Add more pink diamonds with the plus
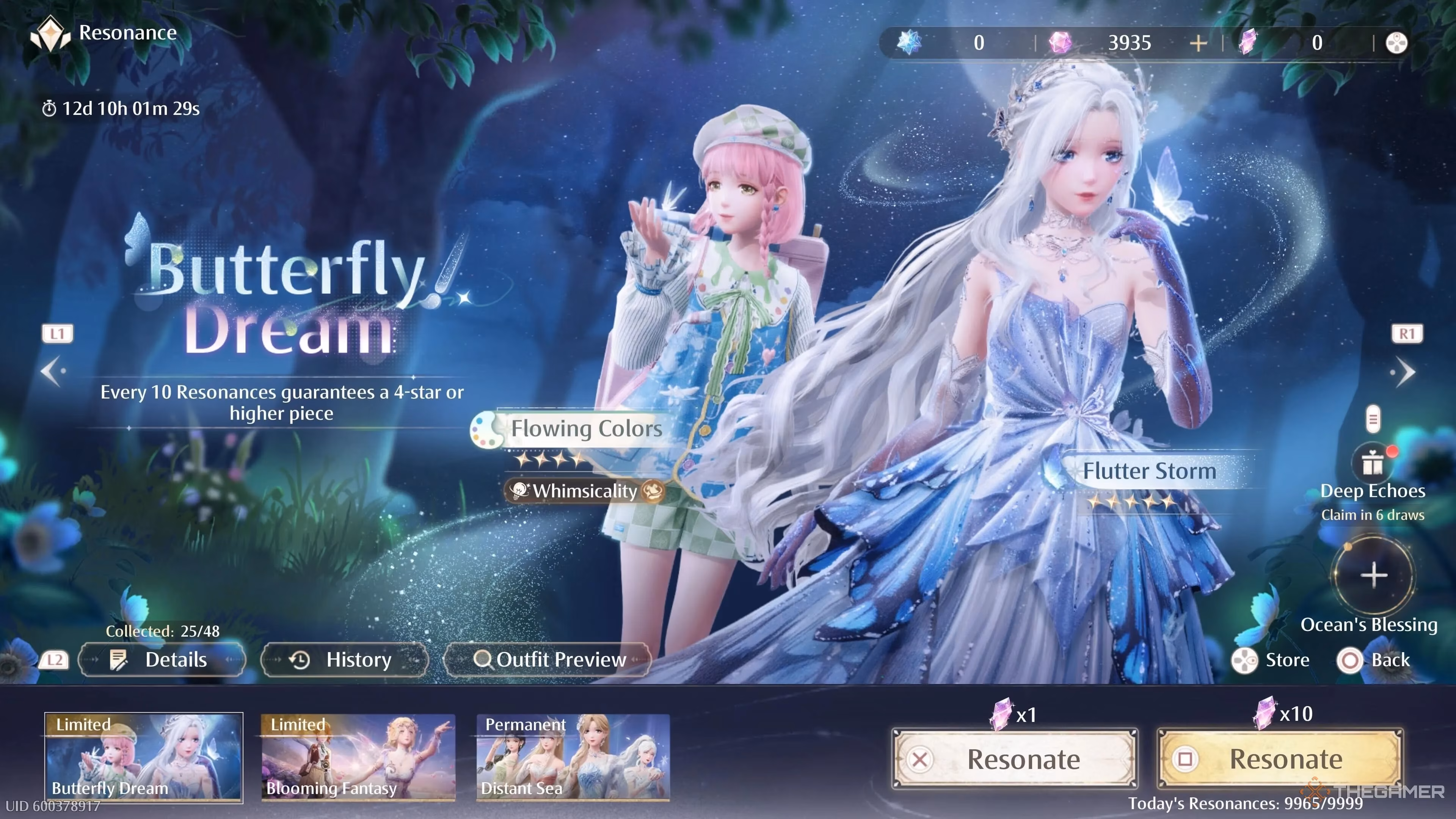This screenshot has height=819, width=1456. click(x=1198, y=43)
